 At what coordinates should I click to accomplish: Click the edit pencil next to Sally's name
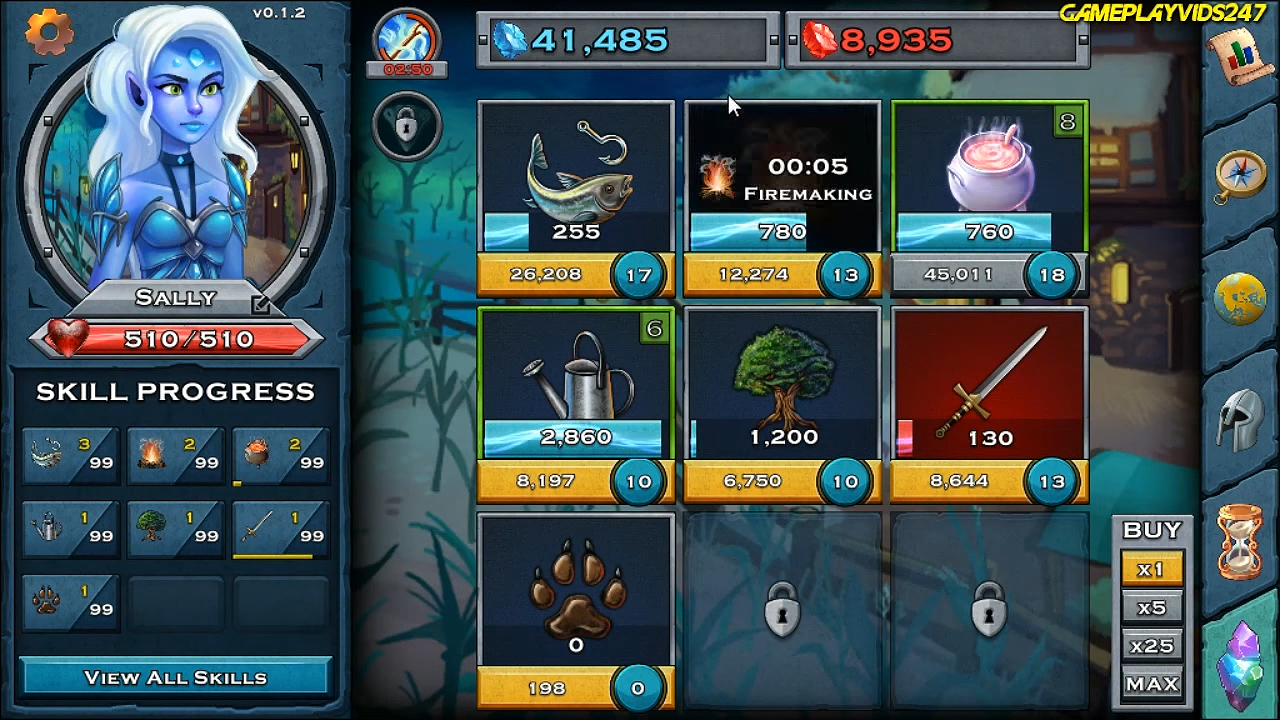coord(262,306)
